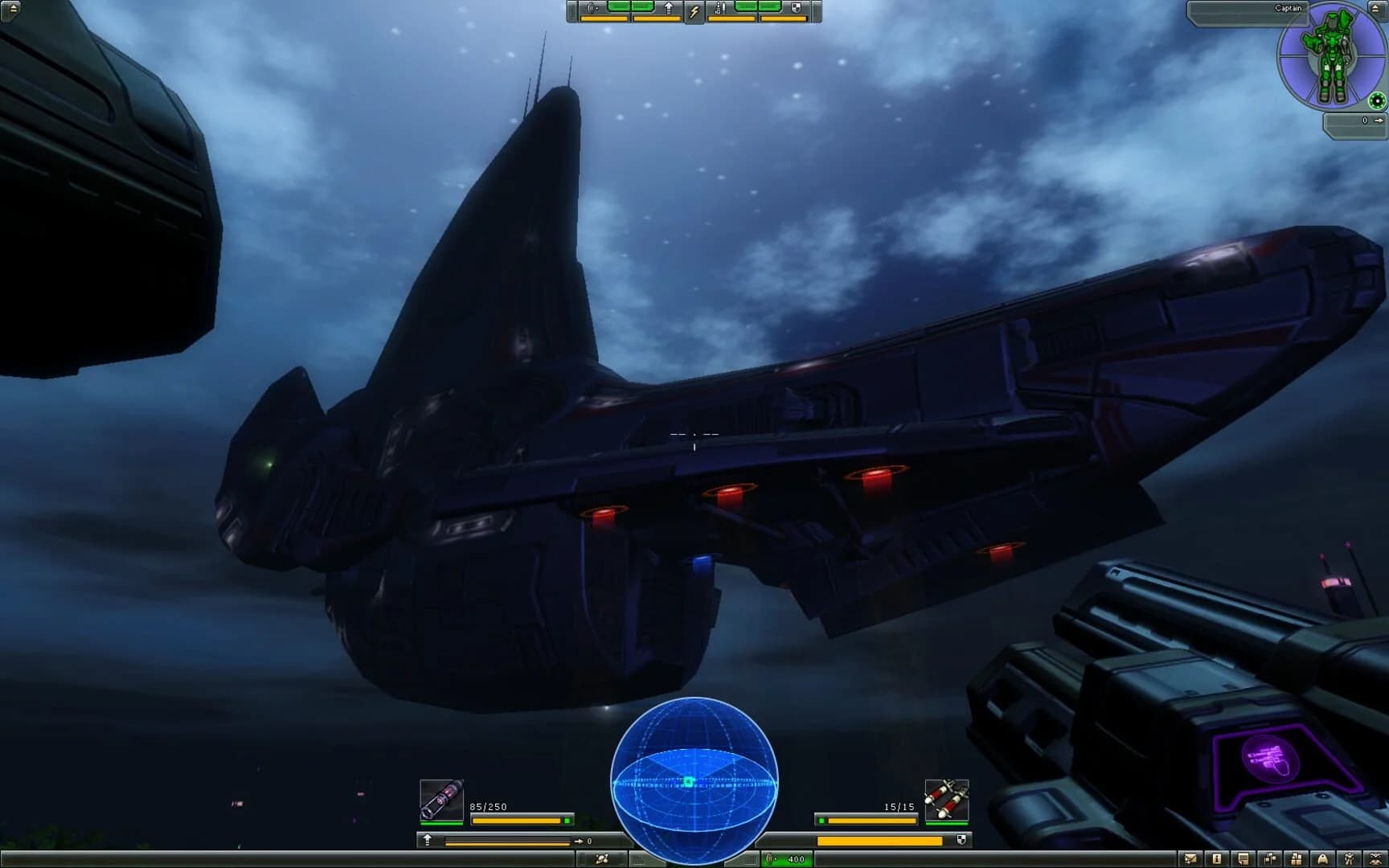Open the system settings sliders icon
The height and width of the screenshot is (868, 1389).
pos(1271,859)
